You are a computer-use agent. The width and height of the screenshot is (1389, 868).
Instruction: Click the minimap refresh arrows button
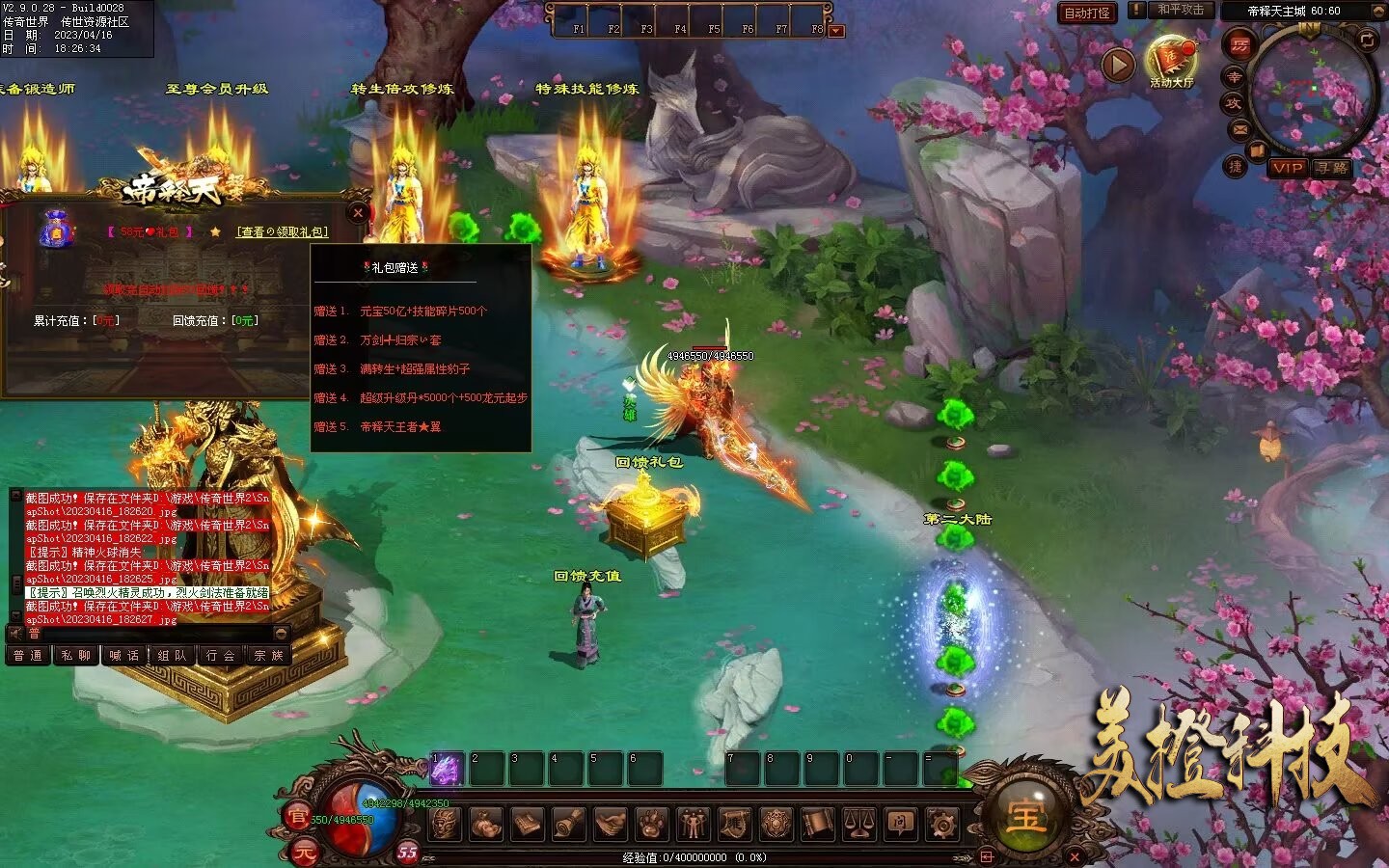[x=1367, y=40]
